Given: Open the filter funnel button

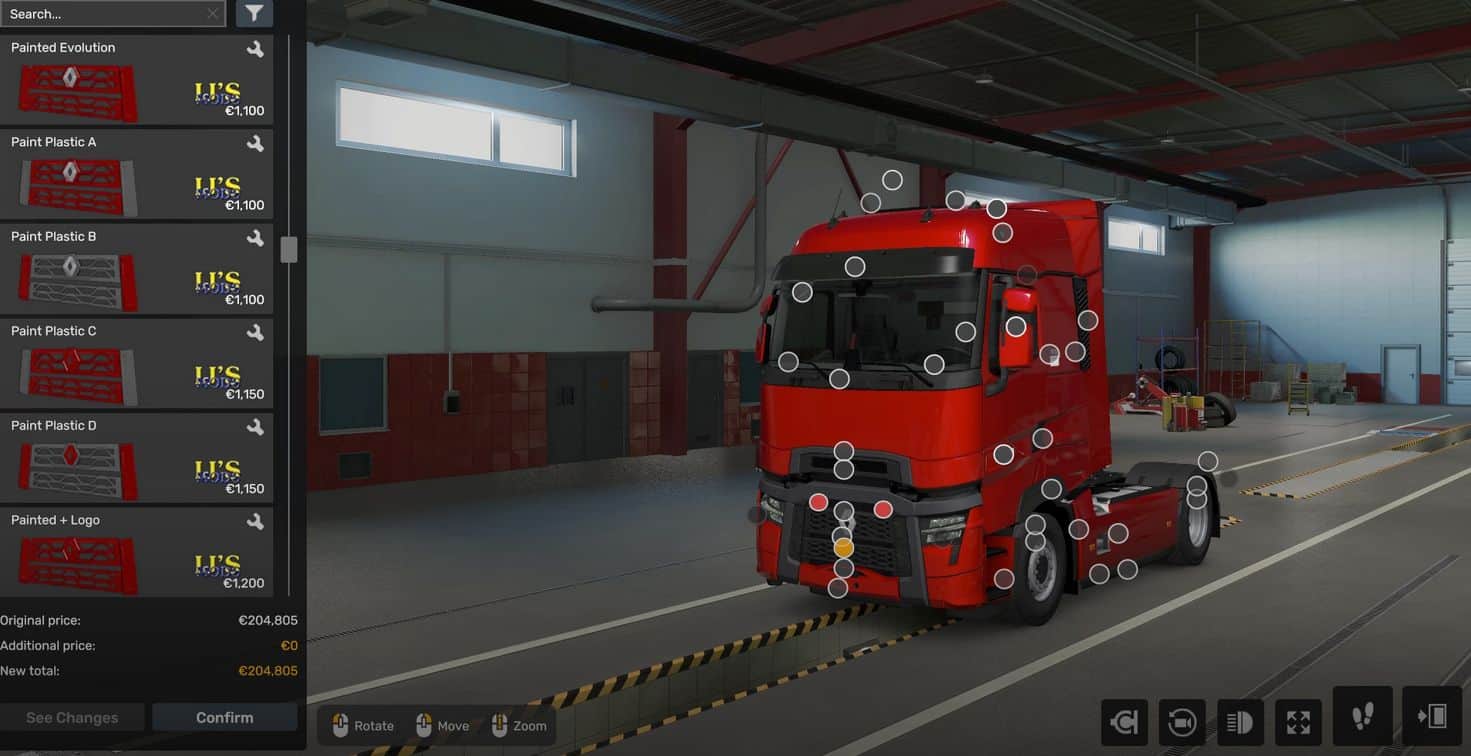Looking at the screenshot, I should coord(254,13).
